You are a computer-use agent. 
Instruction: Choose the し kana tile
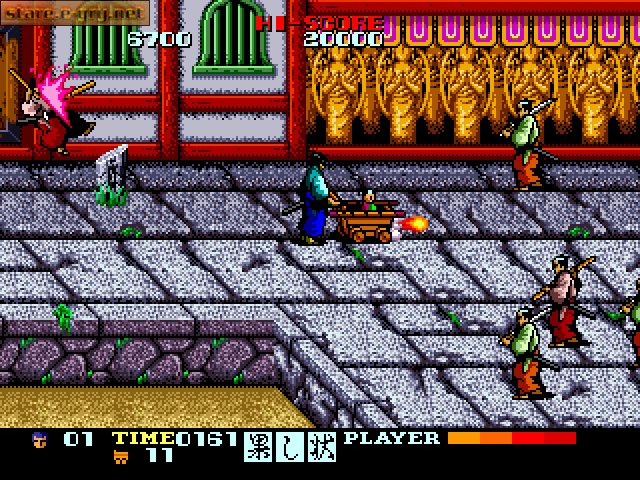click(291, 447)
